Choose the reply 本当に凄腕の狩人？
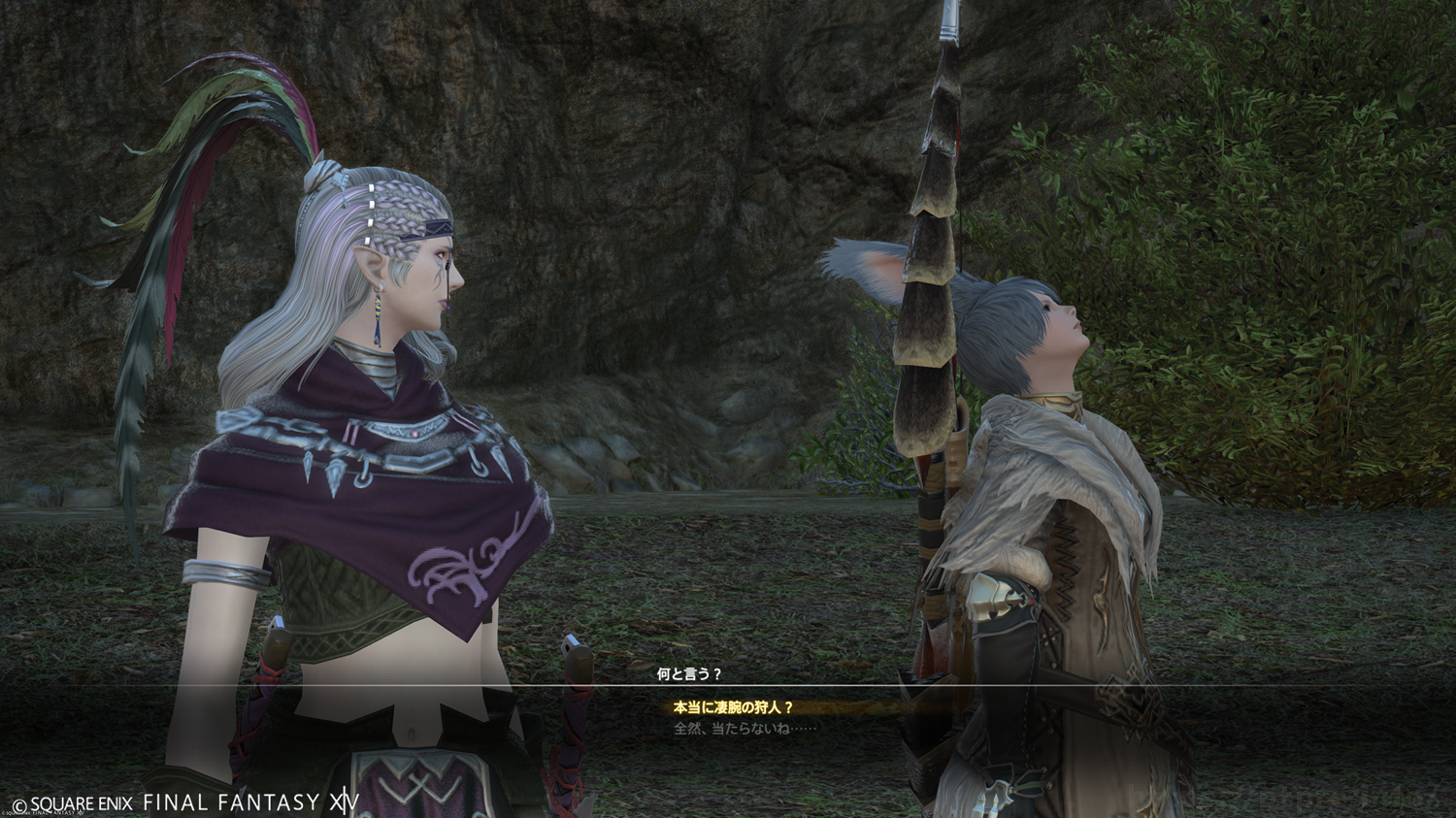This screenshot has height=818, width=1456. [734, 708]
